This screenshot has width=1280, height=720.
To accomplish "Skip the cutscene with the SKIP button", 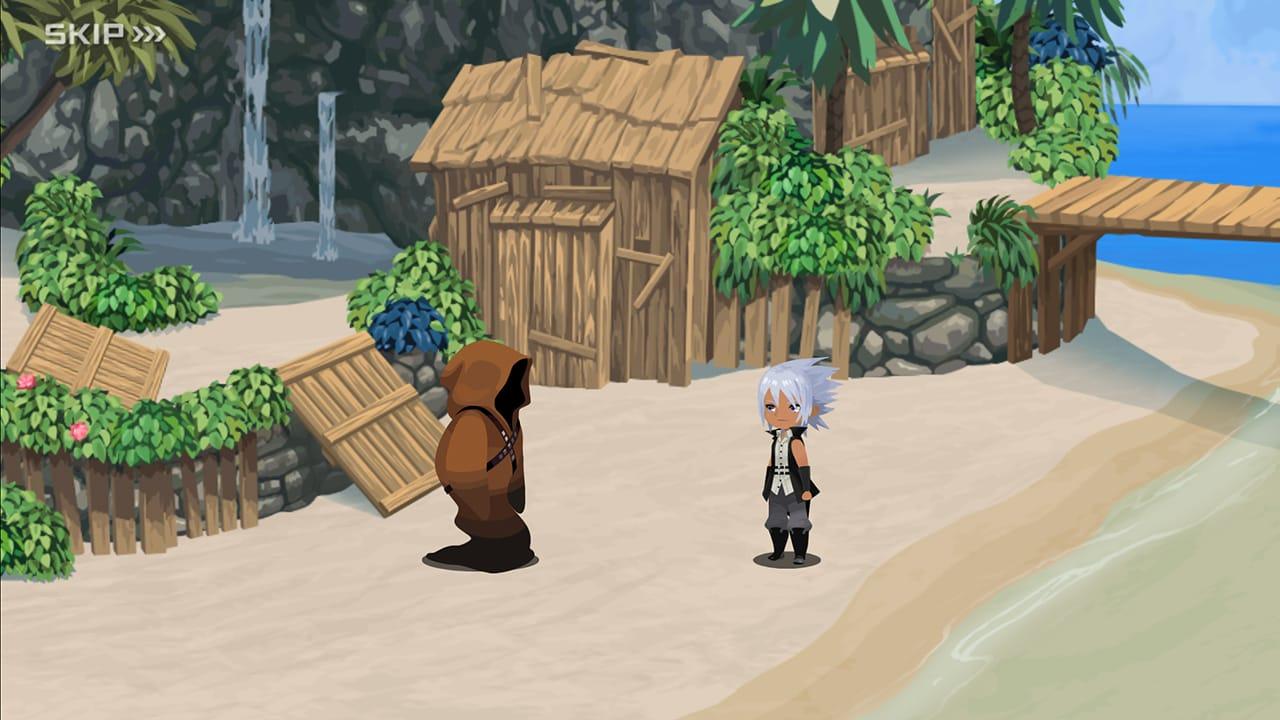I will tap(104, 35).
